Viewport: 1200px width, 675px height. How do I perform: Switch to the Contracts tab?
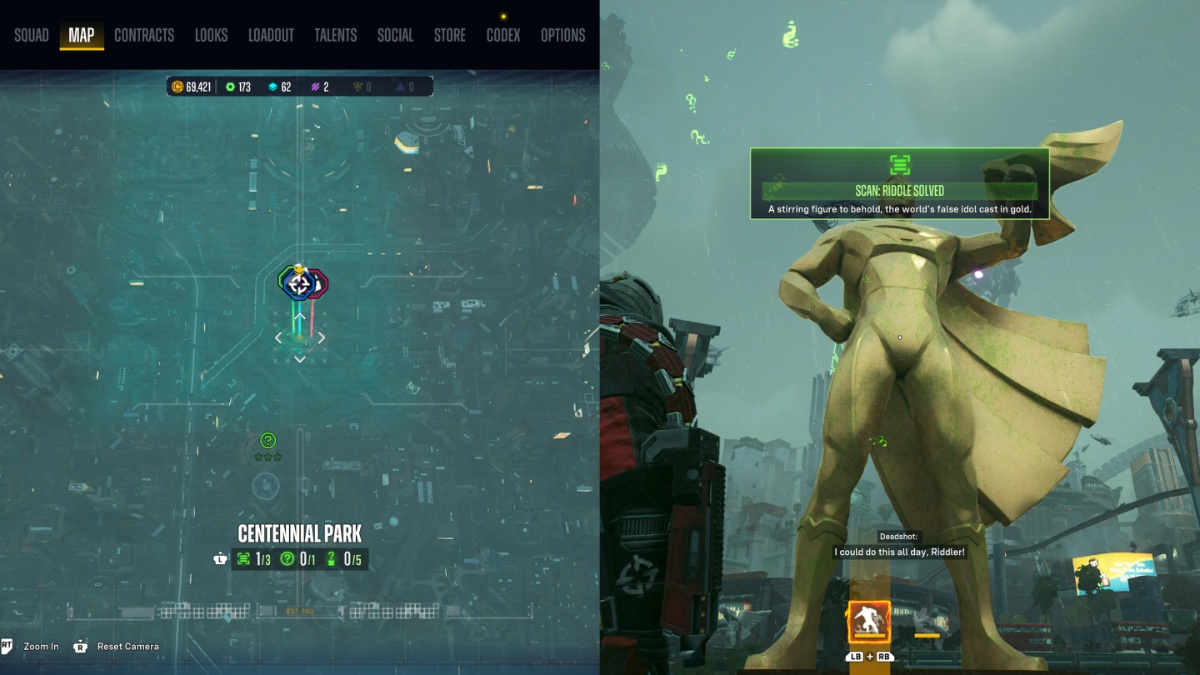pos(144,35)
